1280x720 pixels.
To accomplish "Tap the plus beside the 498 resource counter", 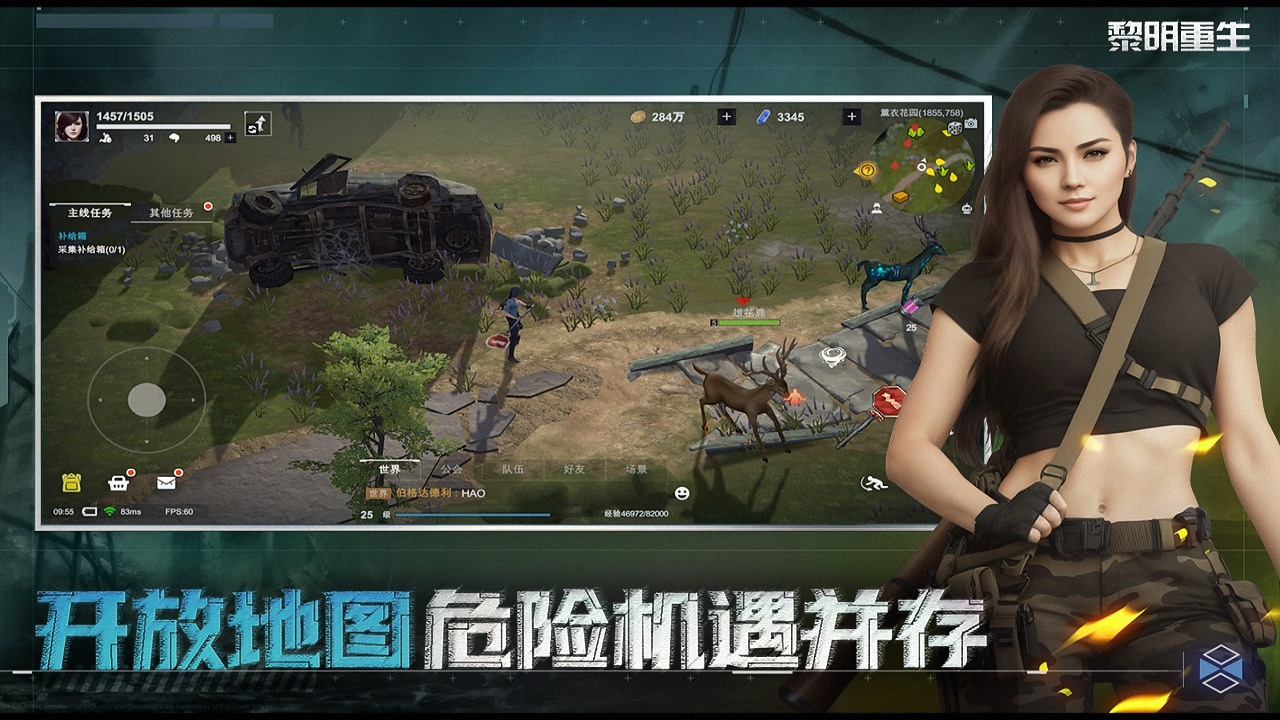I will 230,137.
